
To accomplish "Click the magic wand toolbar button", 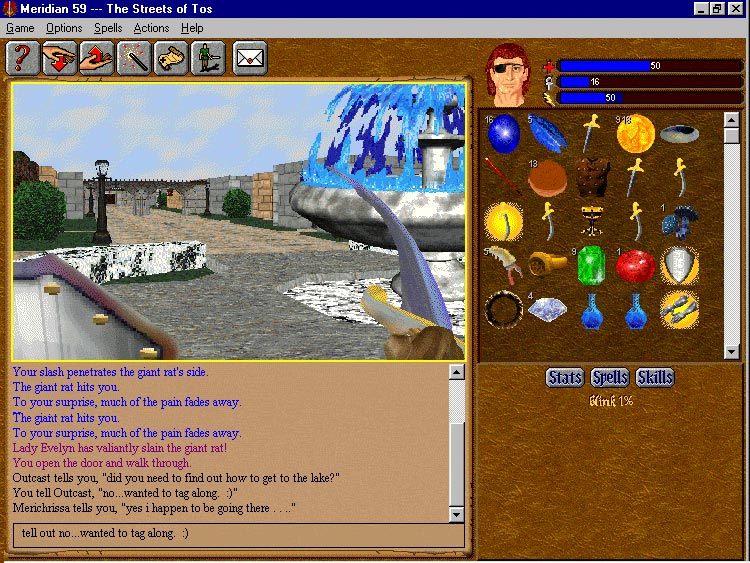I will (134, 59).
